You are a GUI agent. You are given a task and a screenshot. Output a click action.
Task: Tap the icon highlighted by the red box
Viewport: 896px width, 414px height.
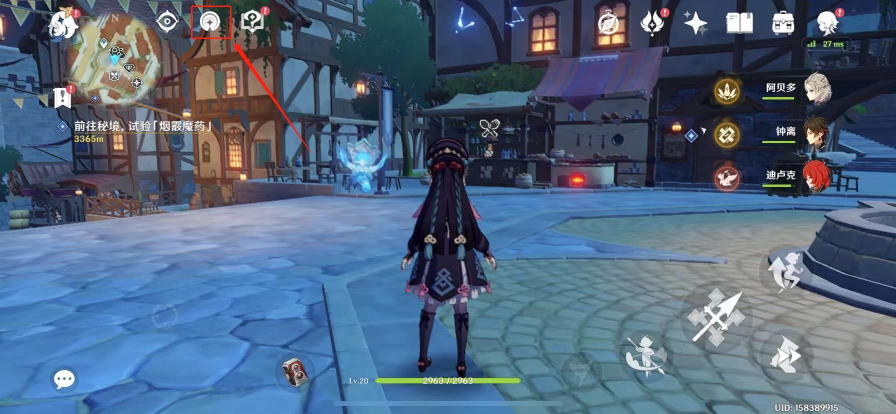pos(211,22)
